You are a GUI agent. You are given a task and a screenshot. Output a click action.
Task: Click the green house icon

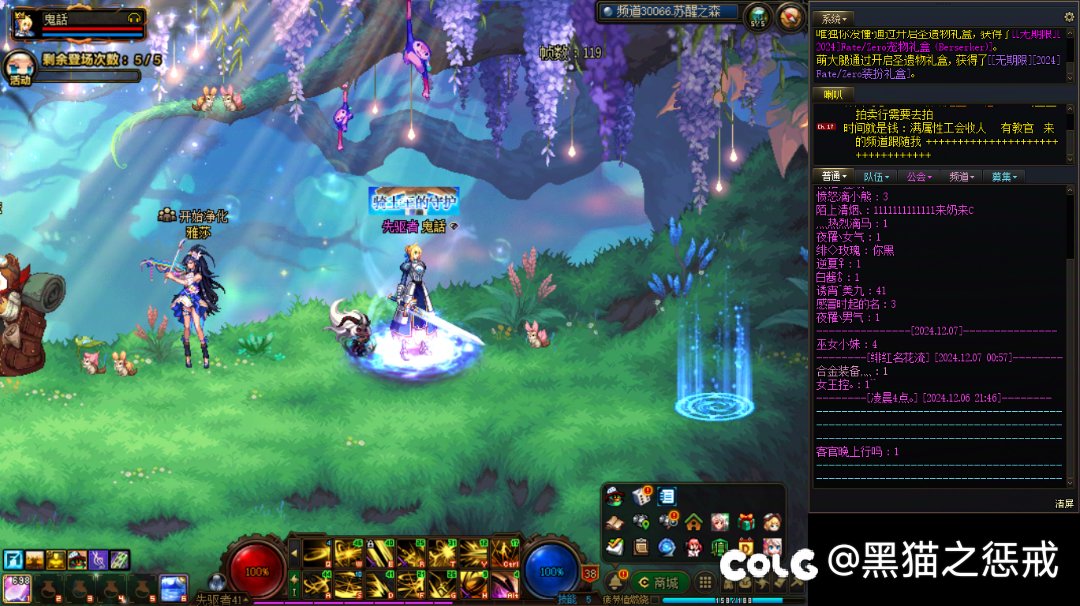click(693, 521)
